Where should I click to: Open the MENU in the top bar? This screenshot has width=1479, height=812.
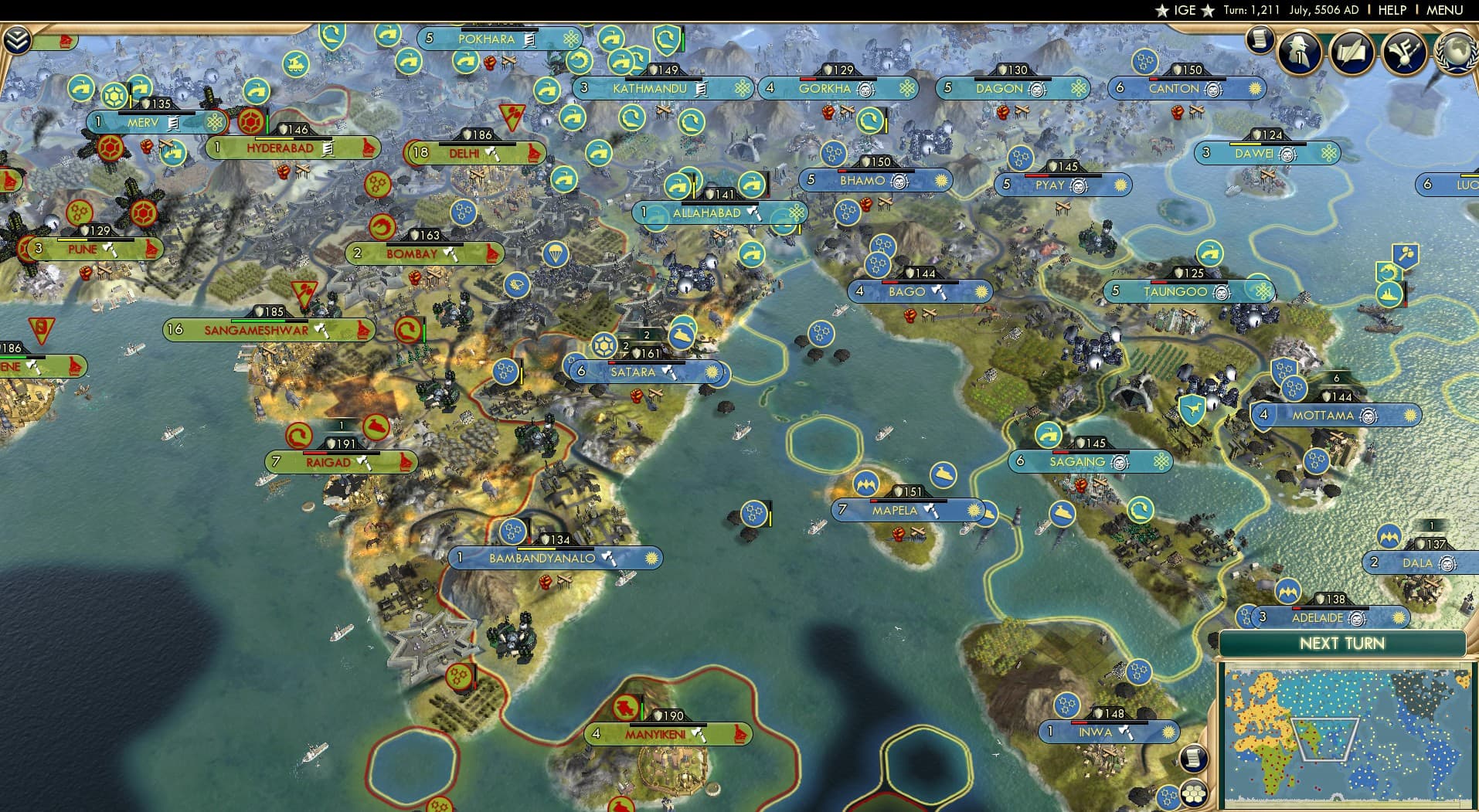pos(1444,10)
